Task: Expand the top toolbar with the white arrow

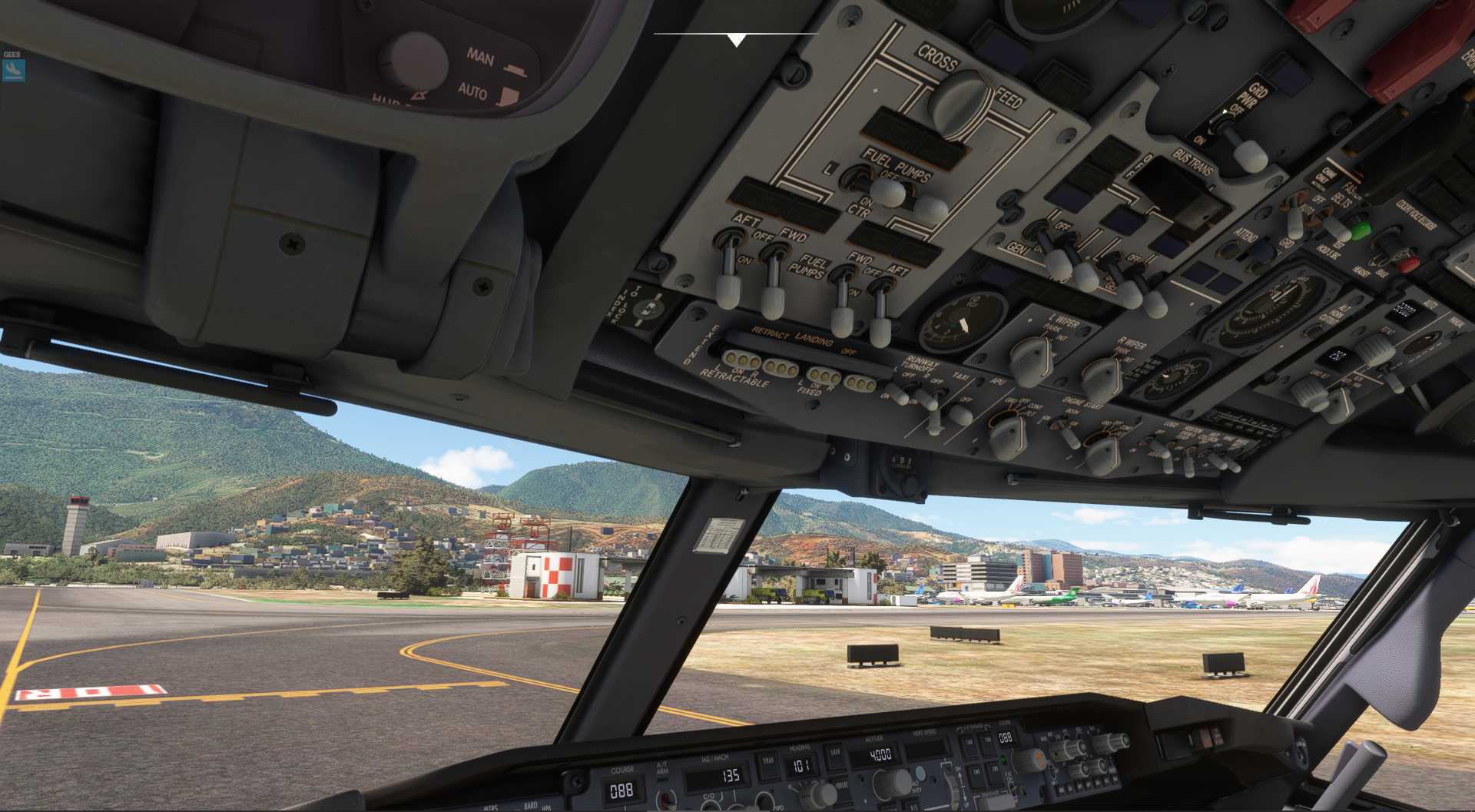Action: (x=736, y=40)
